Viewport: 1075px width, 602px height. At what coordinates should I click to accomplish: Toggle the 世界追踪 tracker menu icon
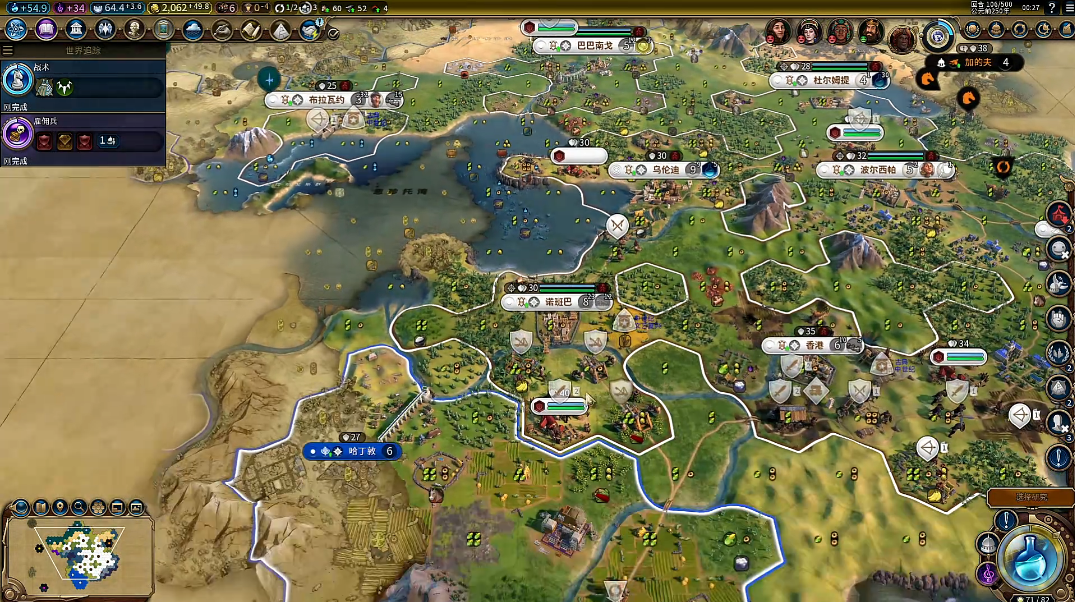coord(9,50)
